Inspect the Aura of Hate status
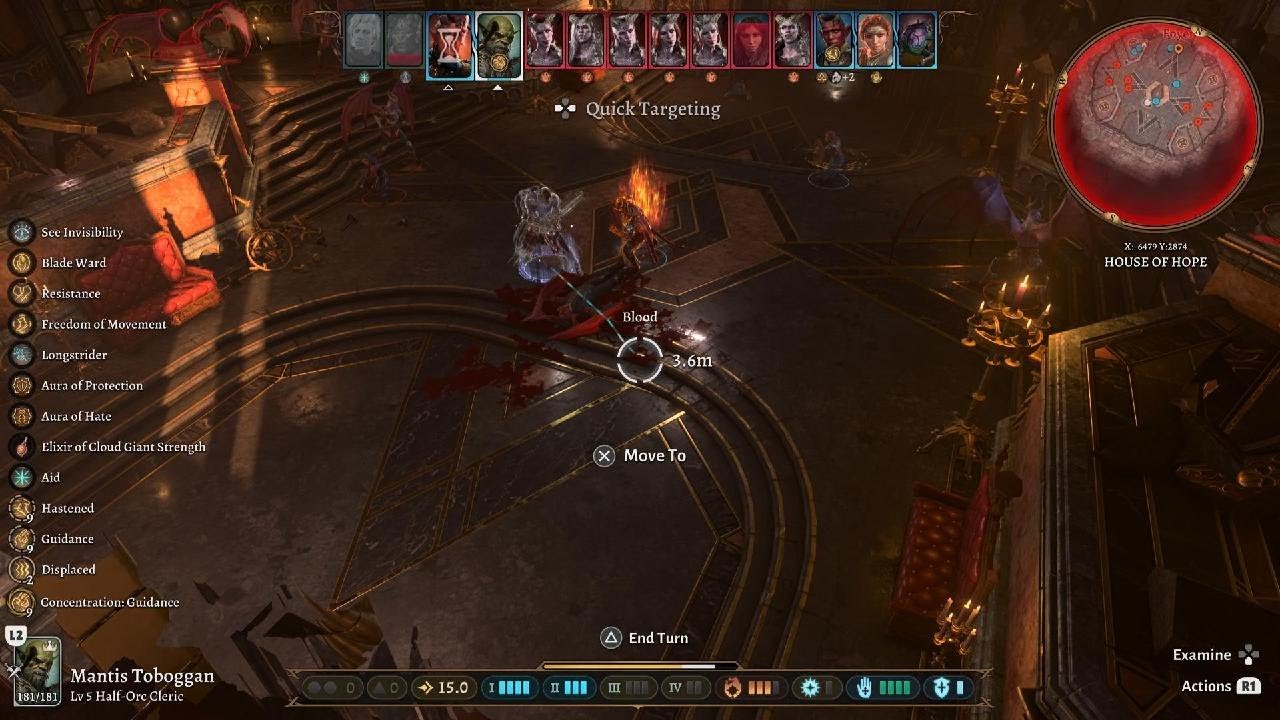The image size is (1280, 720). coord(22,416)
